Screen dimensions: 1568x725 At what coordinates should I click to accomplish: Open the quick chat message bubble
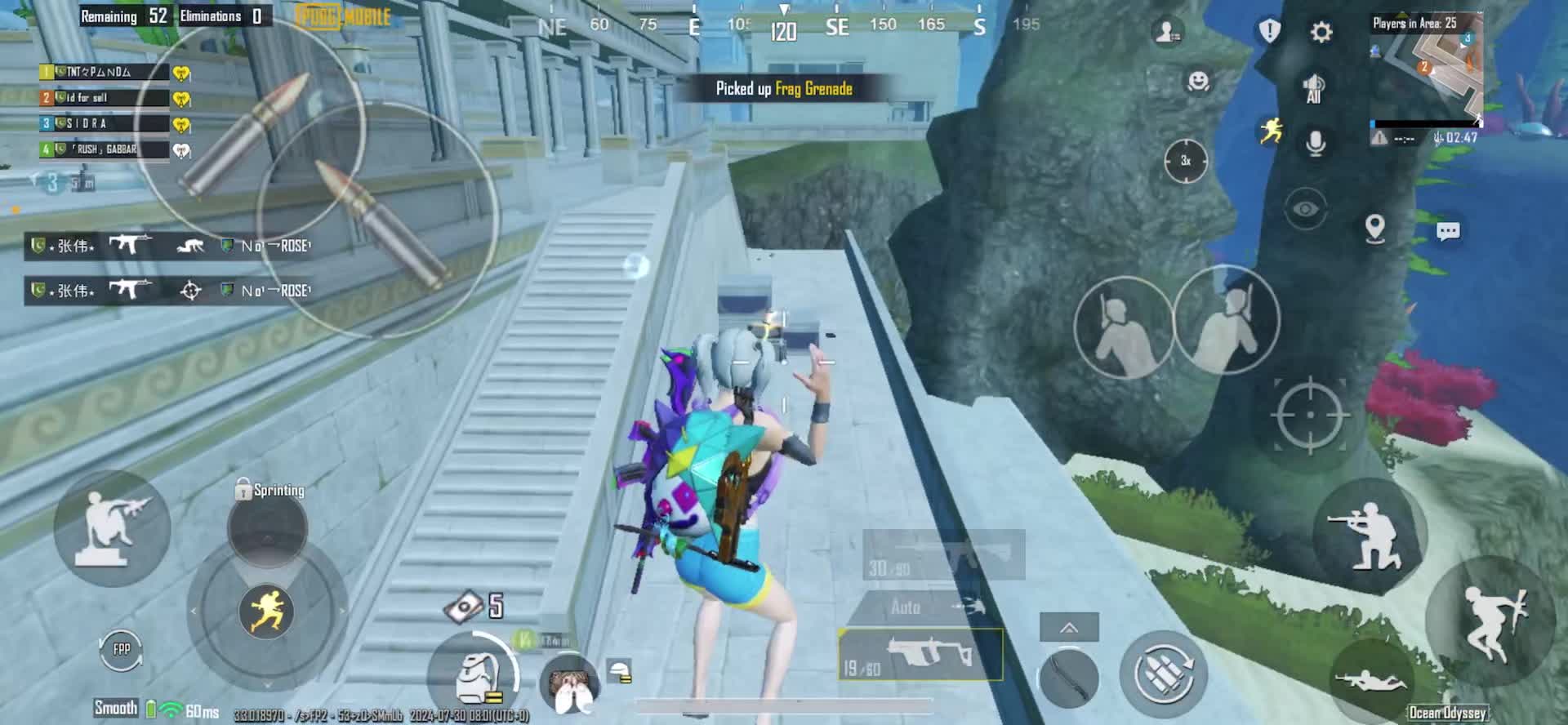click(x=1448, y=232)
